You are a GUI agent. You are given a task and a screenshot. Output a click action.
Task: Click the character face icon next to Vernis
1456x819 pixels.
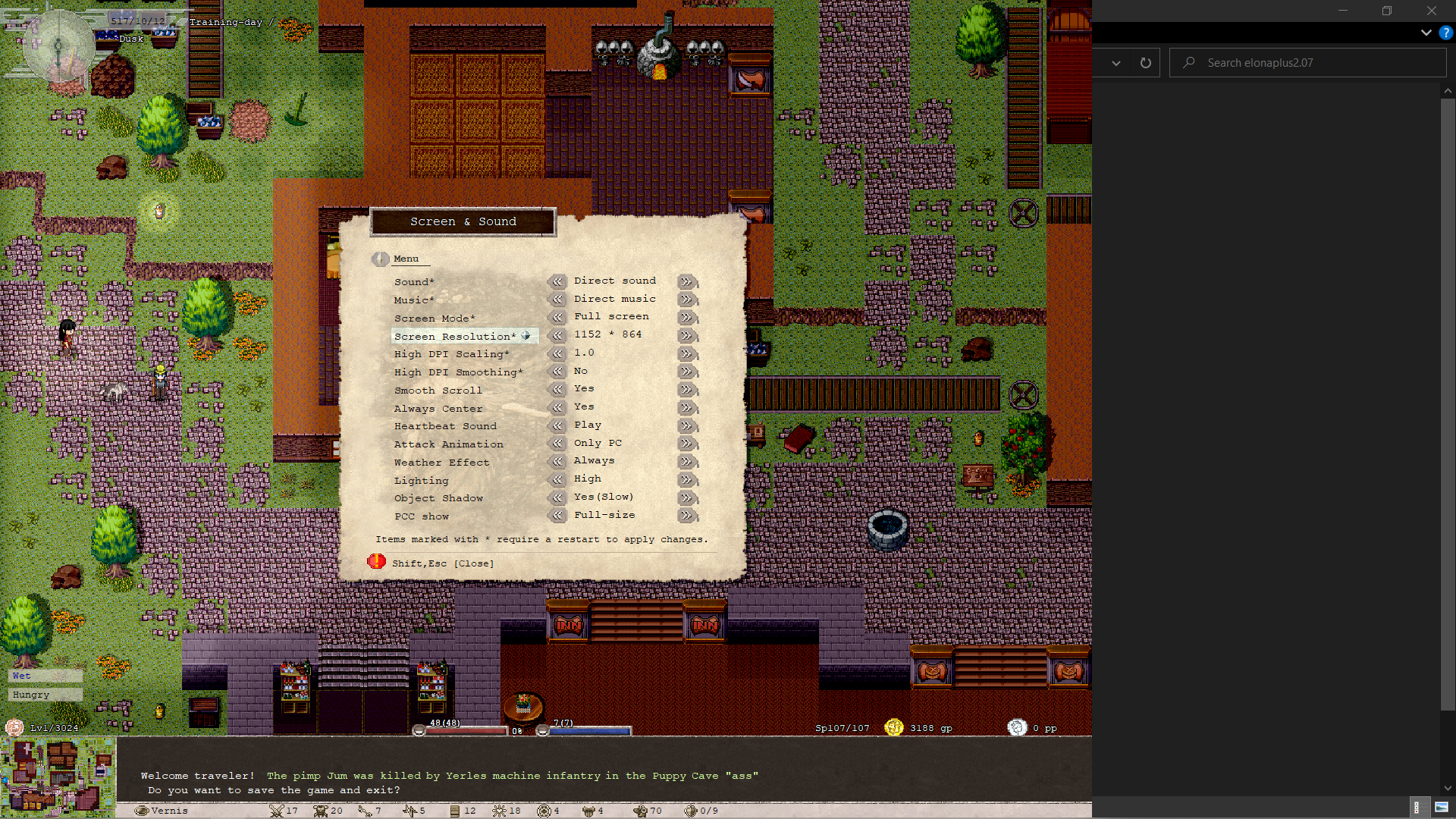(x=141, y=810)
